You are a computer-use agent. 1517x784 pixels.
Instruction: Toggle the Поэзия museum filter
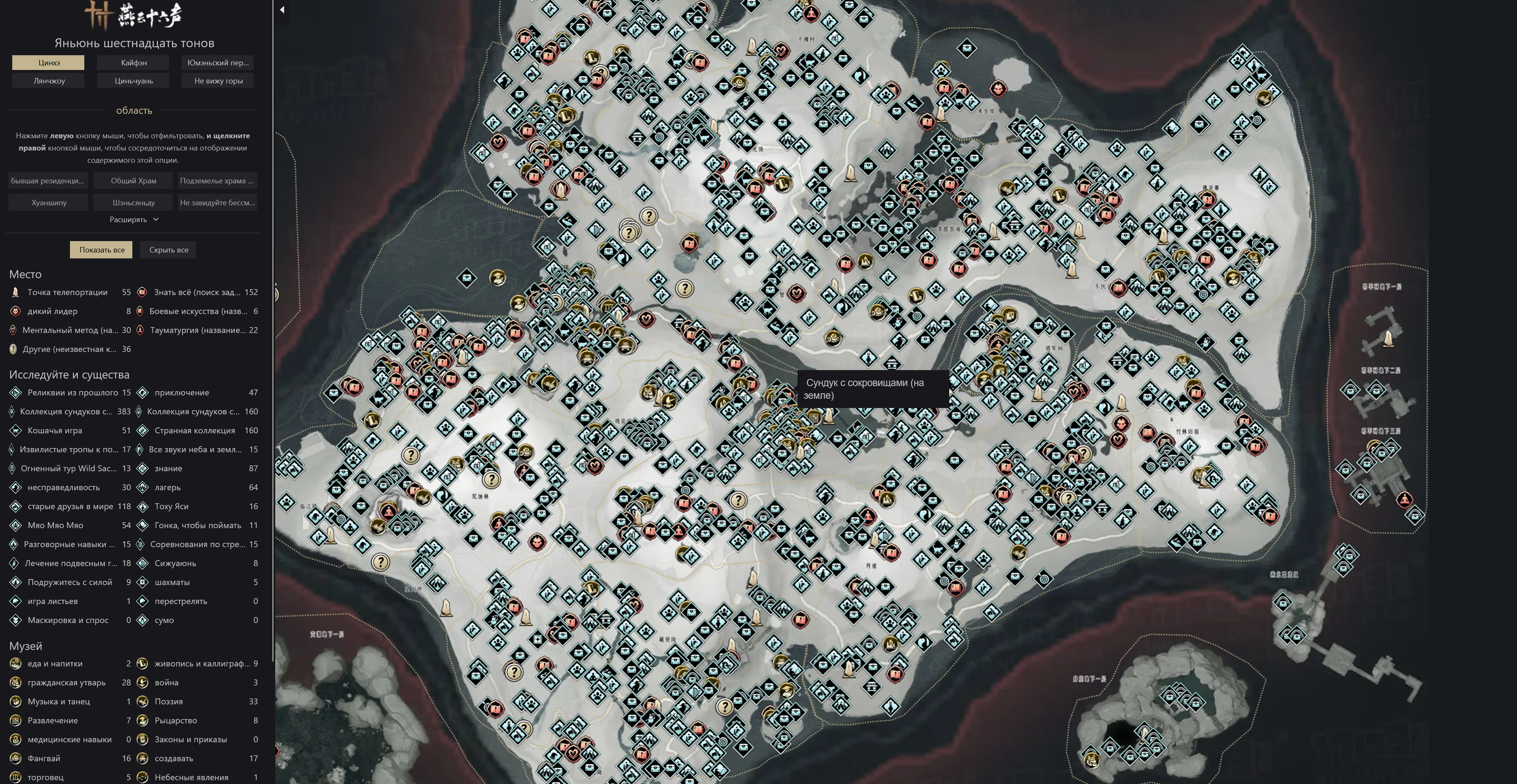(x=169, y=701)
